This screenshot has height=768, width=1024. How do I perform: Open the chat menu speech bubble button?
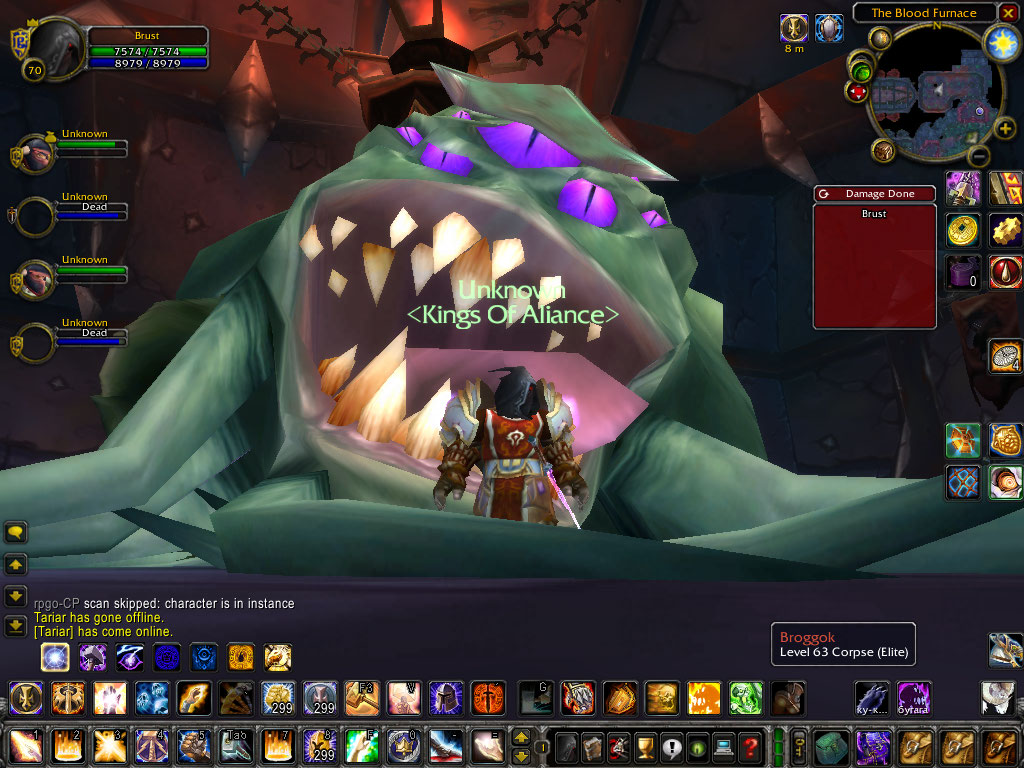pyautogui.click(x=16, y=532)
